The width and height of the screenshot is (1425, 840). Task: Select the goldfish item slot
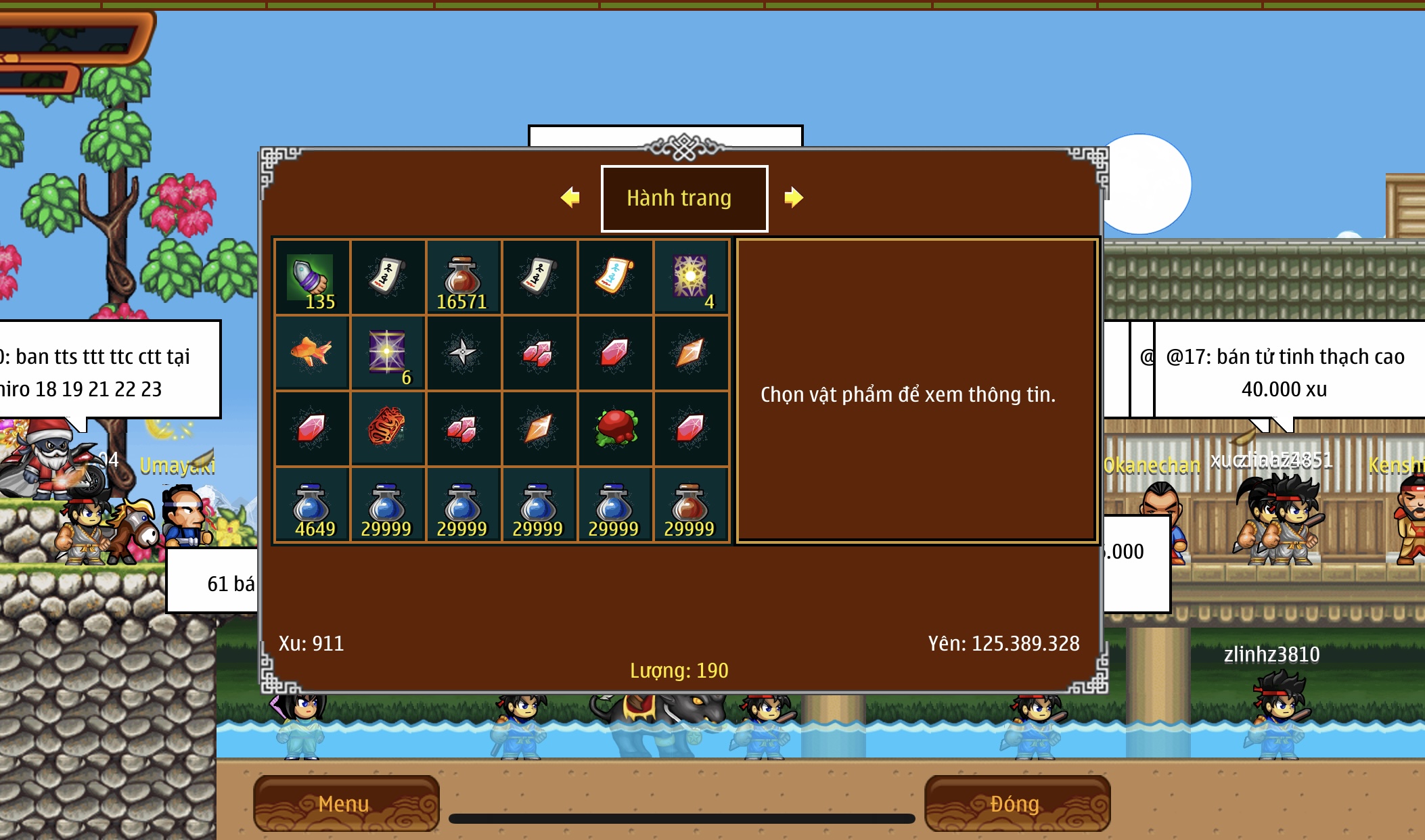pyautogui.click(x=311, y=352)
